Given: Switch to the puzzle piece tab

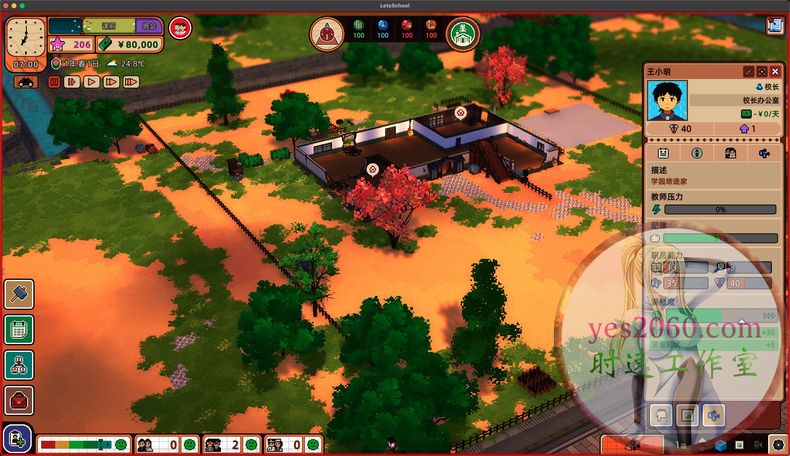Looking at the screenshot, I should point(765,153).
